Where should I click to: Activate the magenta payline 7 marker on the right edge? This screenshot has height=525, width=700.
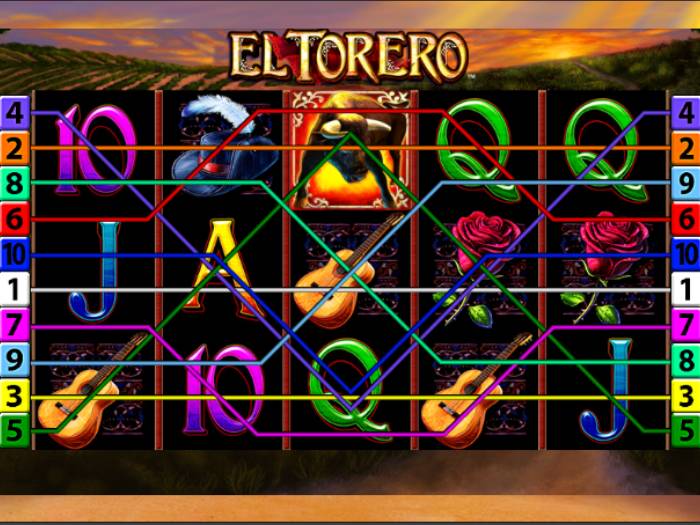click(x=686, y=325)
